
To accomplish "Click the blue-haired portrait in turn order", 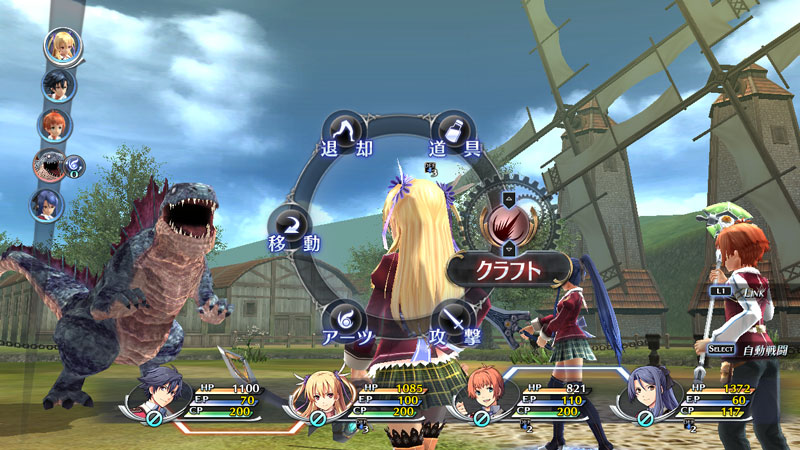I will pos(47,205).
